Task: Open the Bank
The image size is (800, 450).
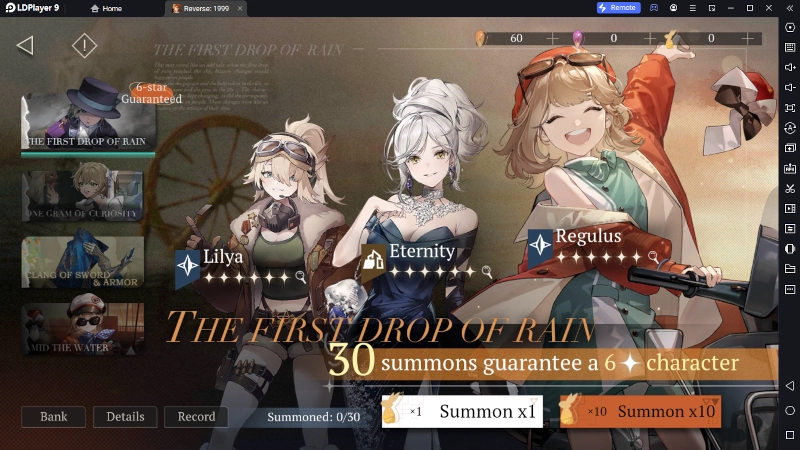Action: pos(53,416)
